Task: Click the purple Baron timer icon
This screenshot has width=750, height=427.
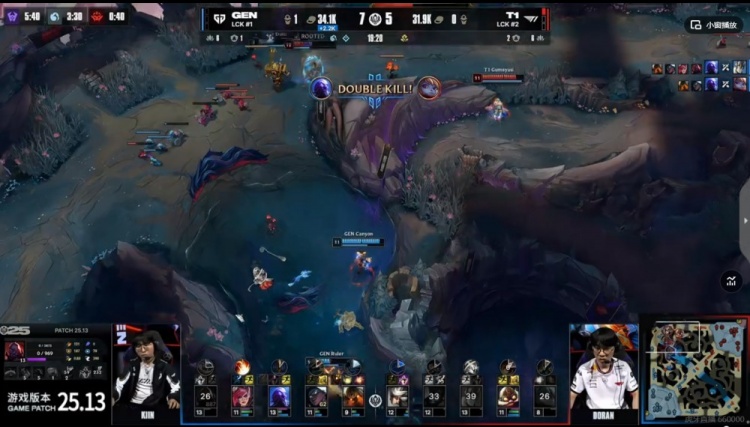Action: 14,16
